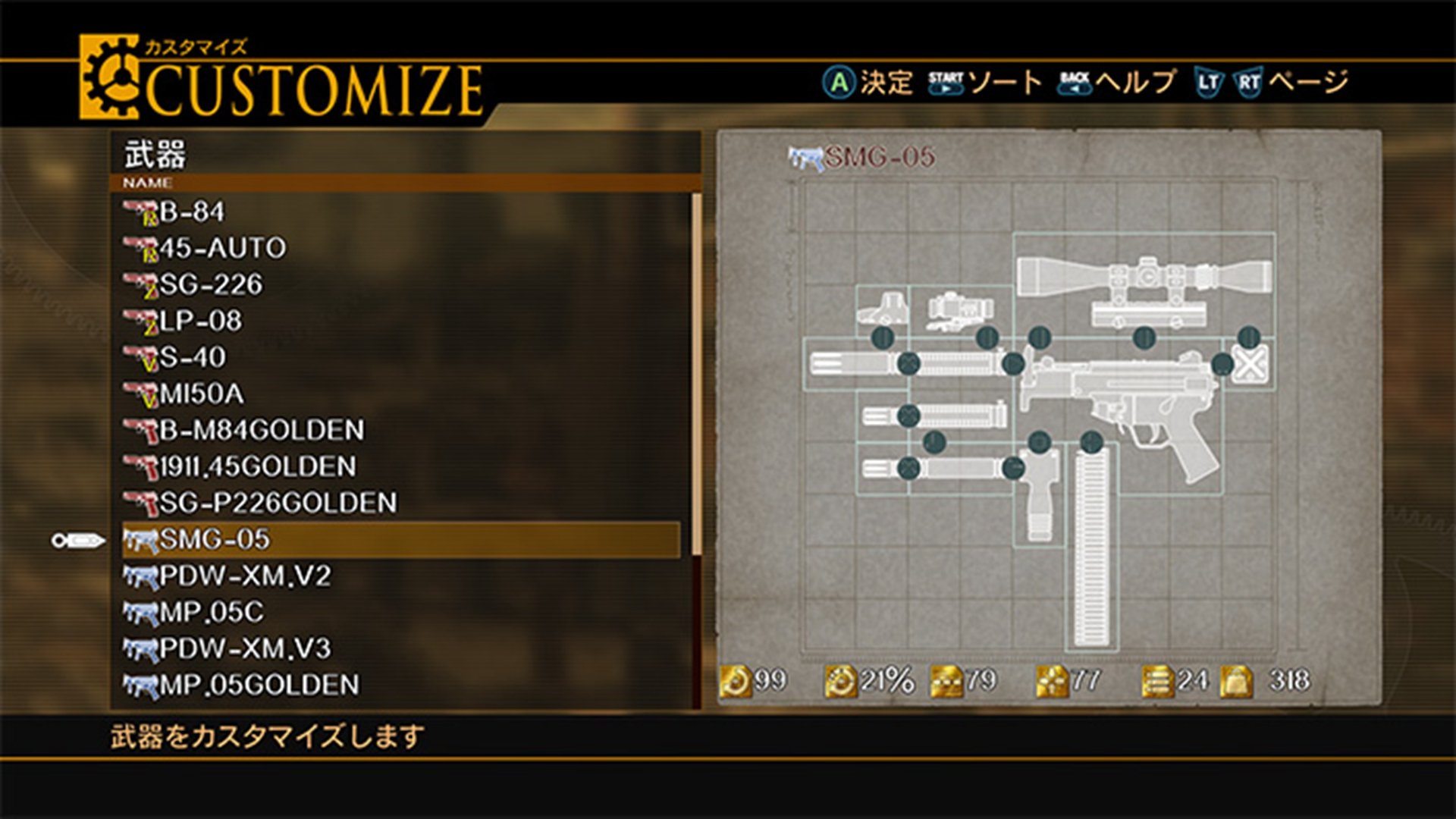The height and width of the screenshot is (819, 1456).
Task: Select the PDW-XM.V2 submachine gun
Action: coord(244,576)
